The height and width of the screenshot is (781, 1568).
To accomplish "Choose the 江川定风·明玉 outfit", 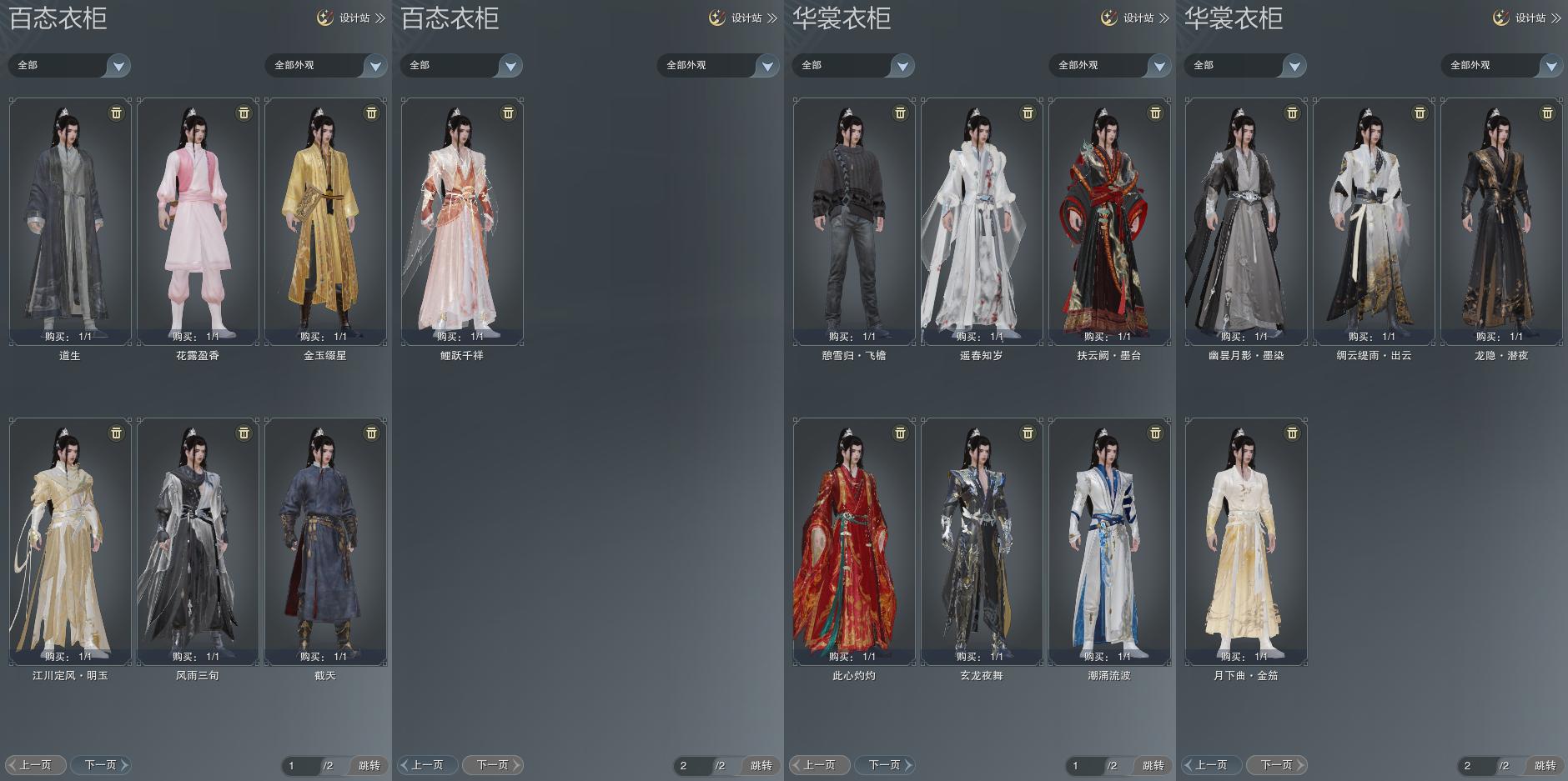I will tap(70, 542).
